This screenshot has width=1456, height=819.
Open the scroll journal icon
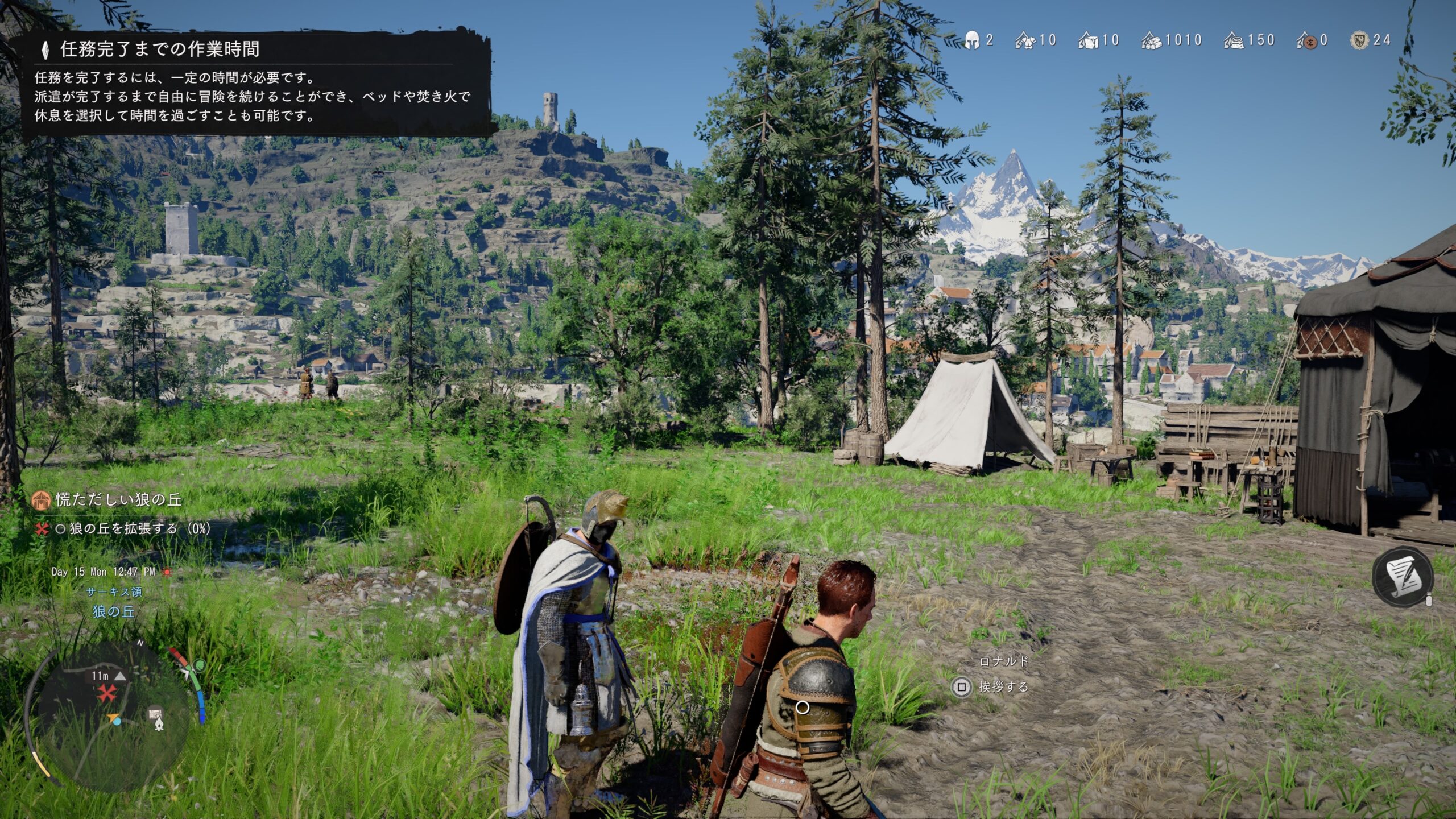pyautogui.click(x=1403, y=576)
